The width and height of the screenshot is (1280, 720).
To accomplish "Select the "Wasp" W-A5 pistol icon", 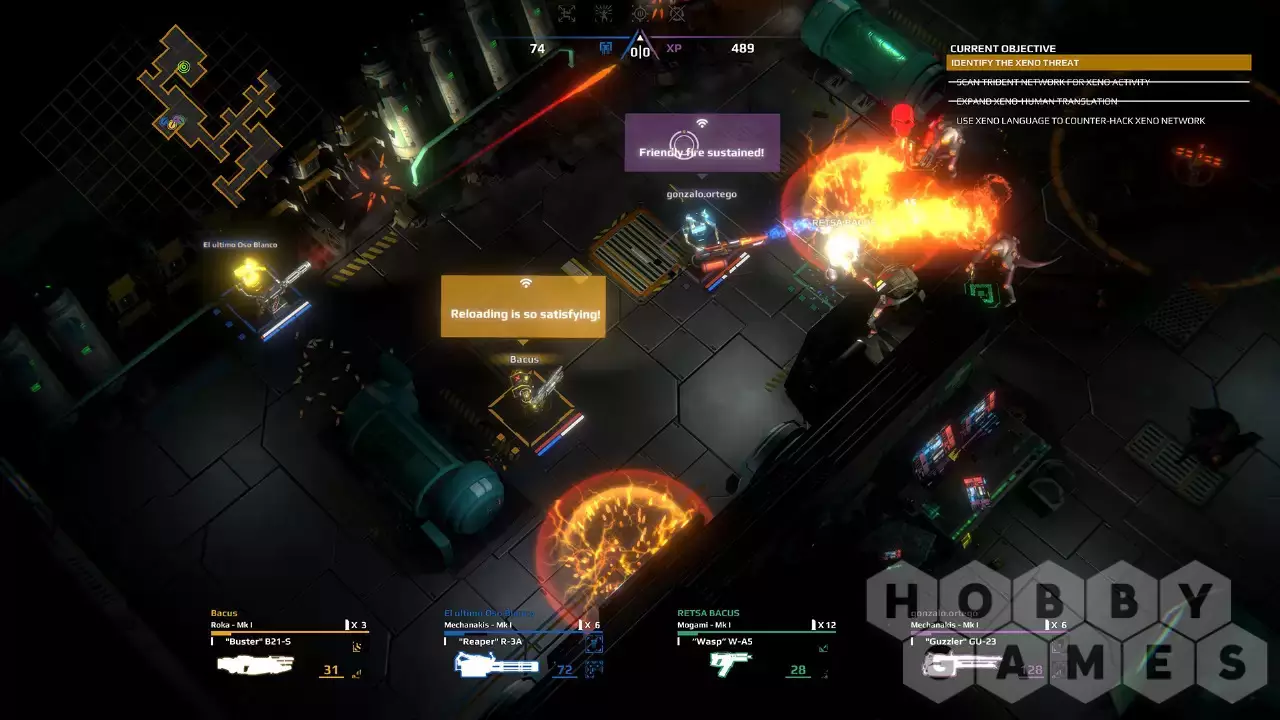I will (x=730, y=664).
